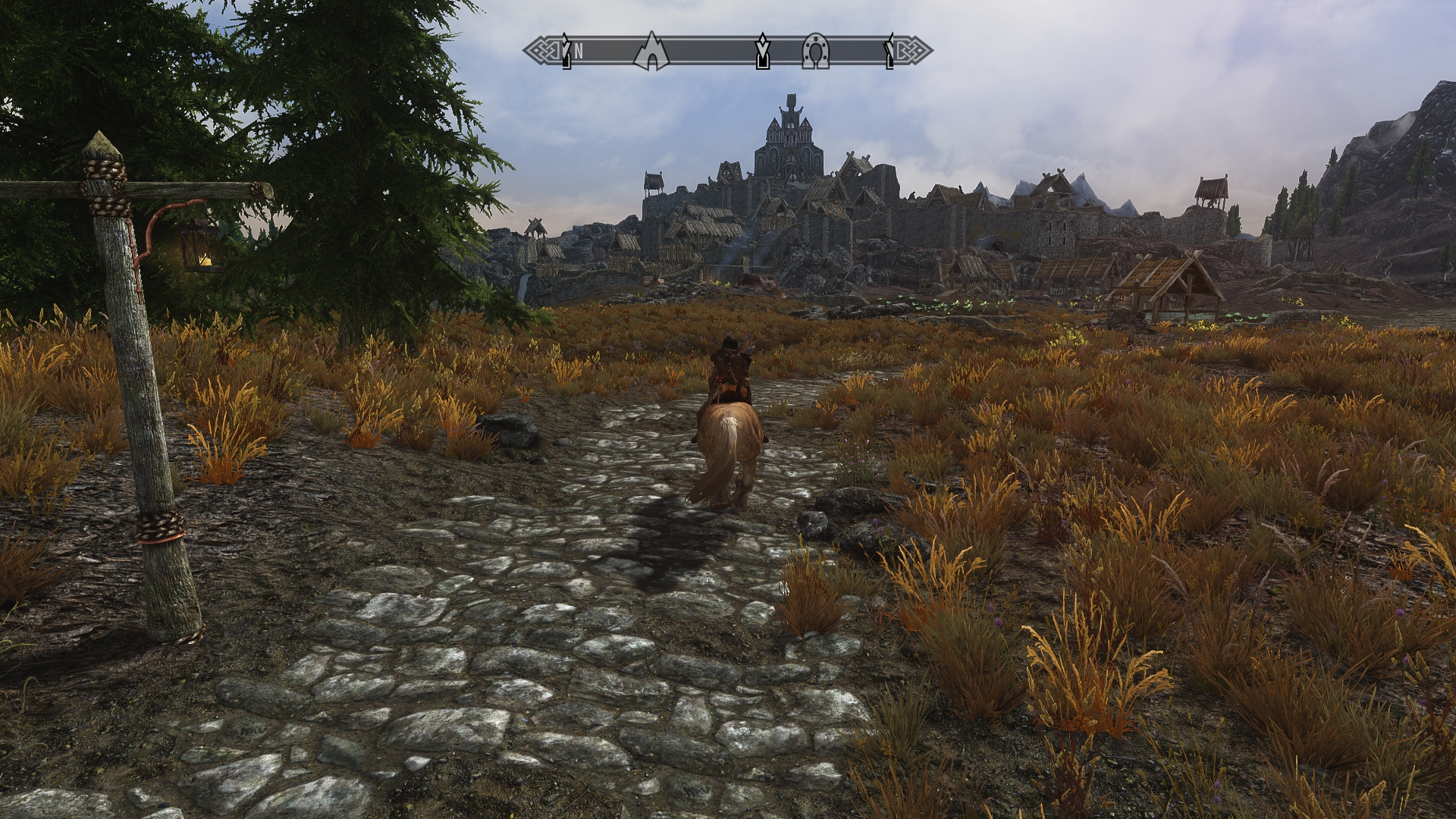This screenshot has height=819, width=1456.
Task: Select the horseshoe stable marker on the compass
Action: (816, 52)
